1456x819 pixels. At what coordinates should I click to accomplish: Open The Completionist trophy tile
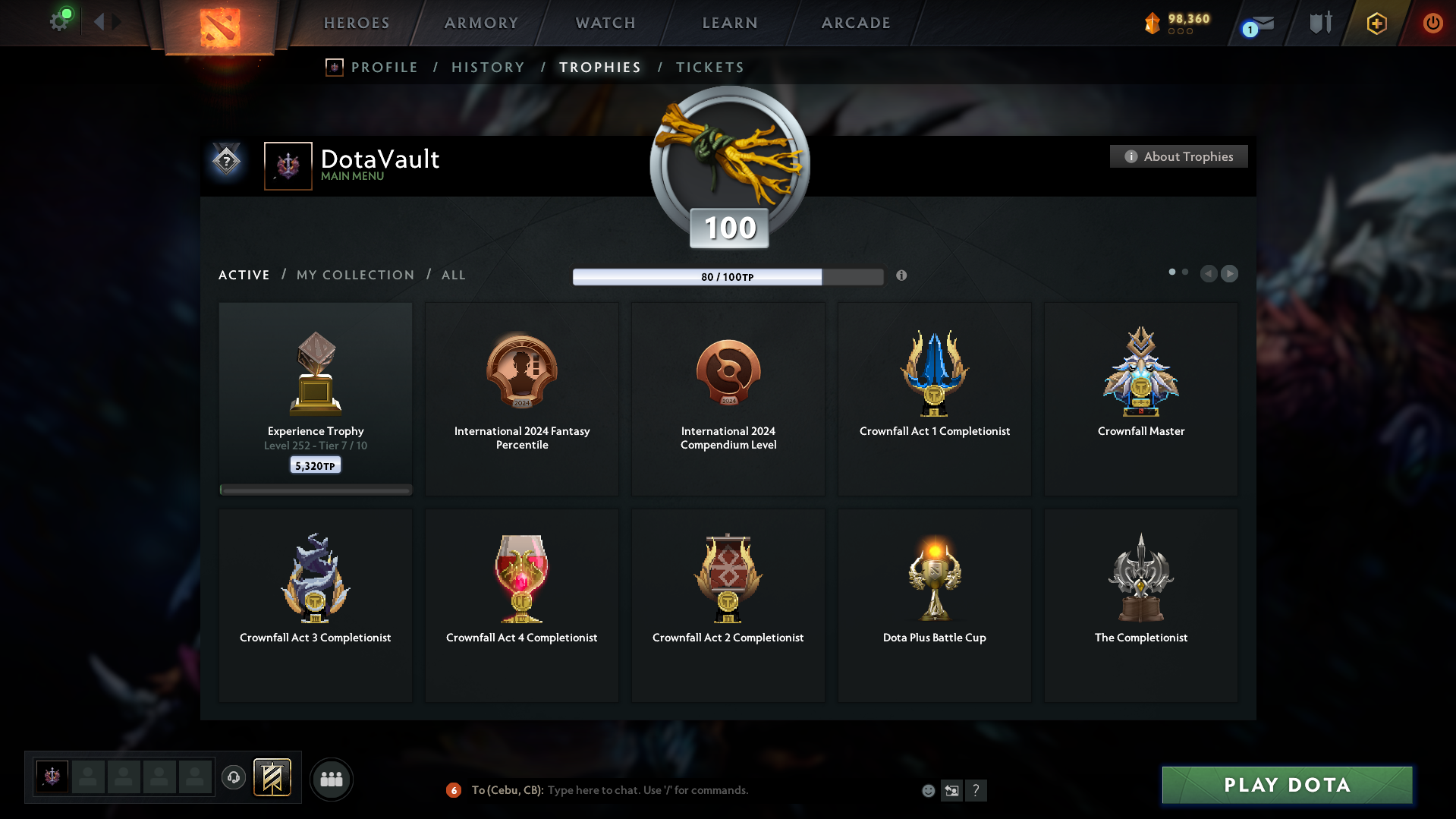click(1140, 605)
